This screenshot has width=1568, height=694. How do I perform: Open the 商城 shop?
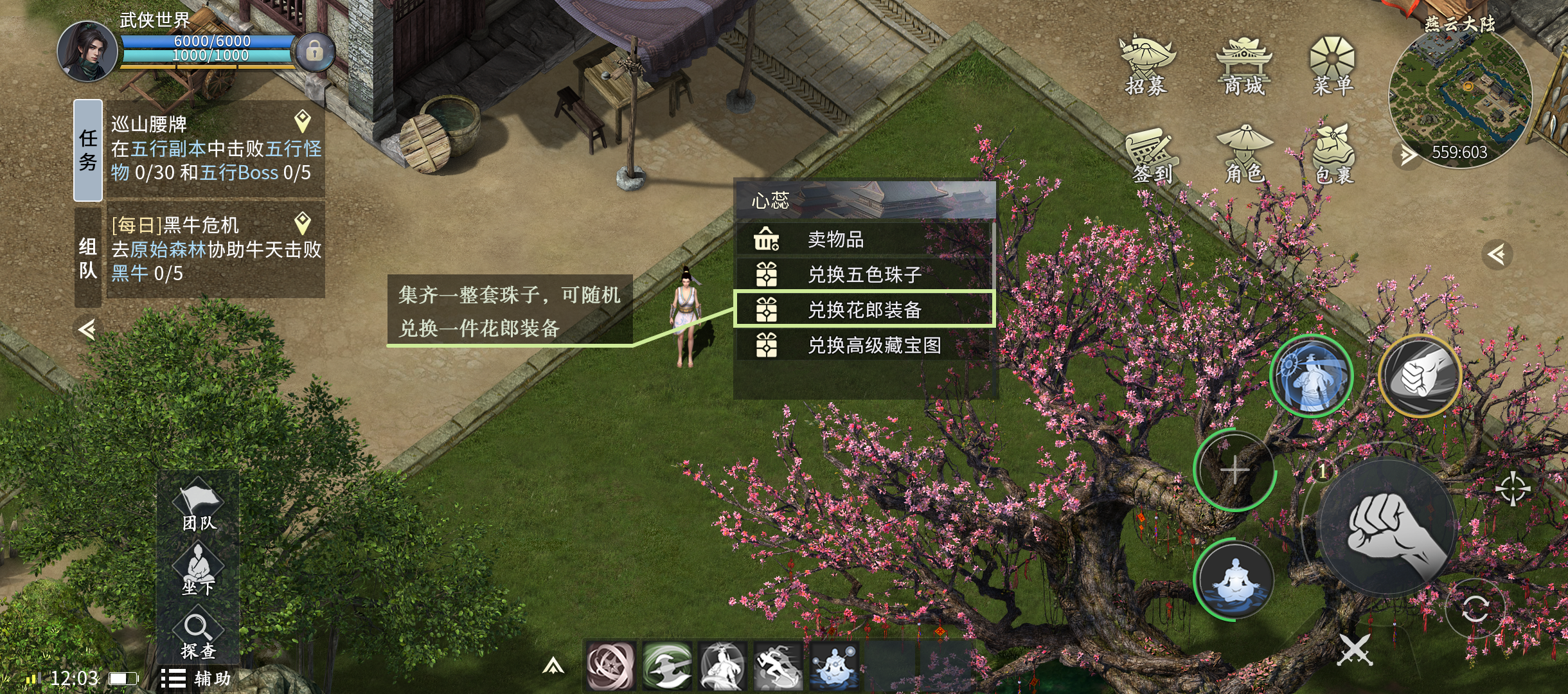tap(1243, 66)
